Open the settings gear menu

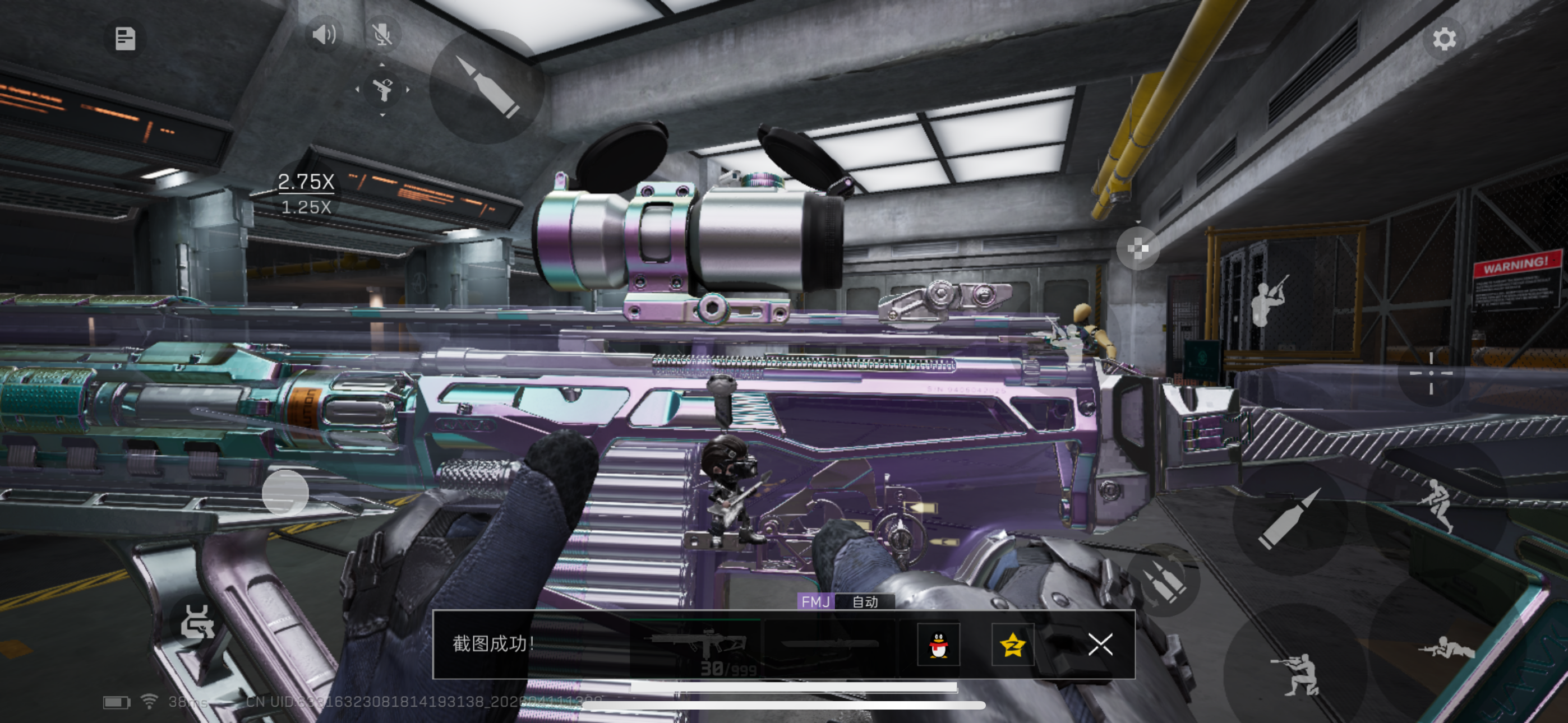[x=1443, y=39]
